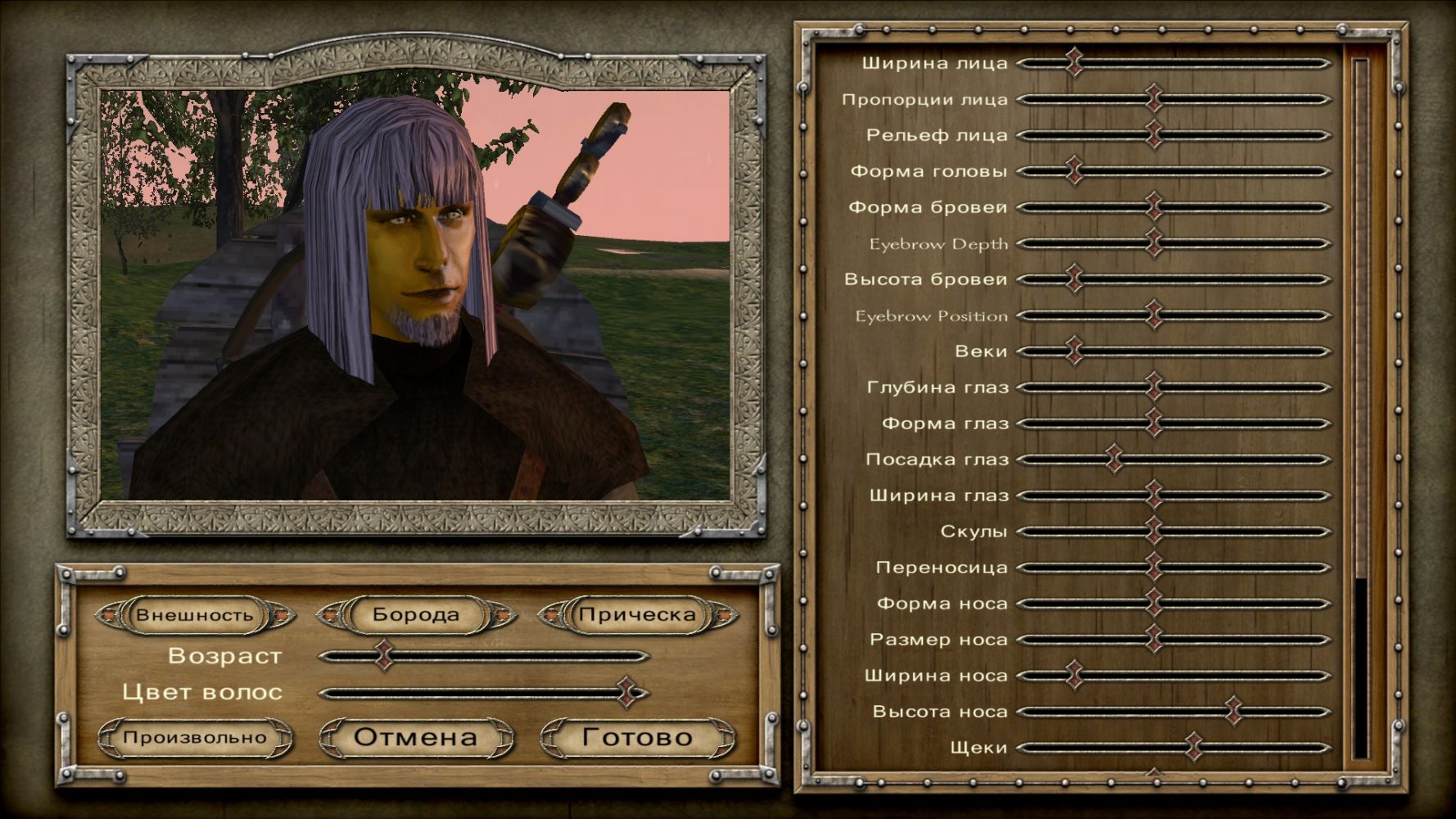The image size is (1456, 819).
Task: Adjust the Возраст age slider
Action: tap(384, 656)
